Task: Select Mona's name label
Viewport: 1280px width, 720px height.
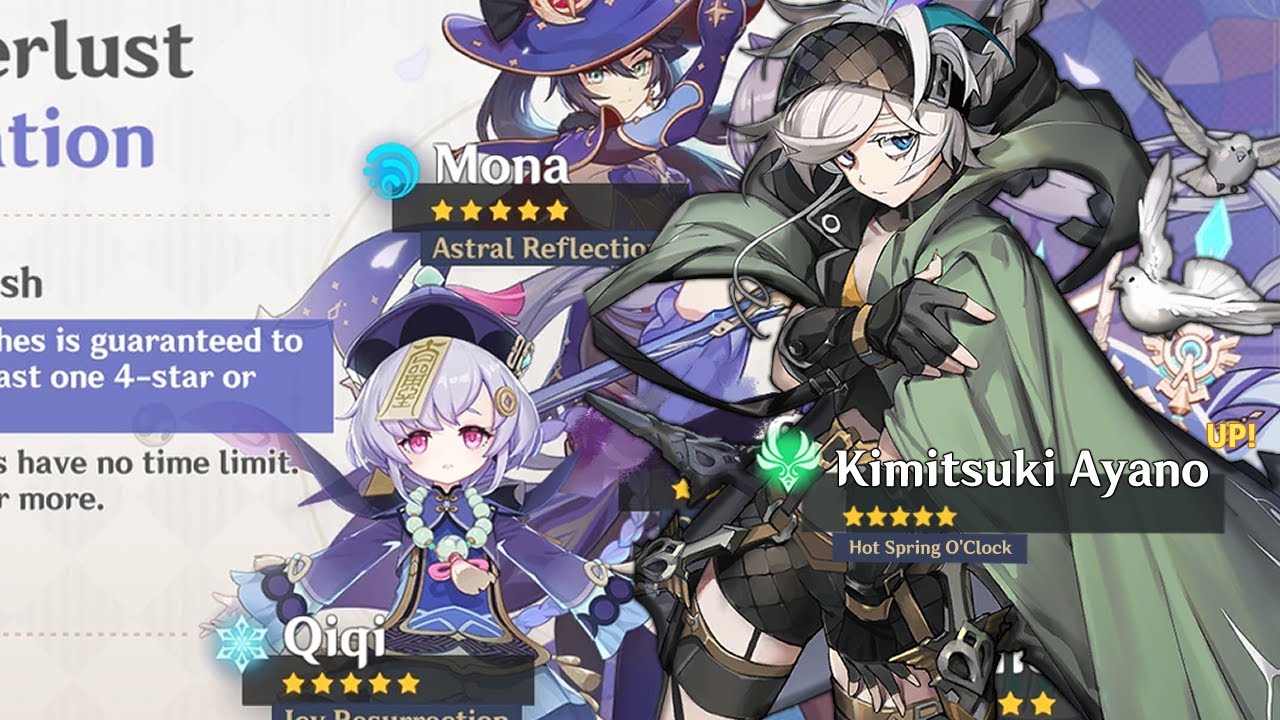Action: tap(501, 167)
